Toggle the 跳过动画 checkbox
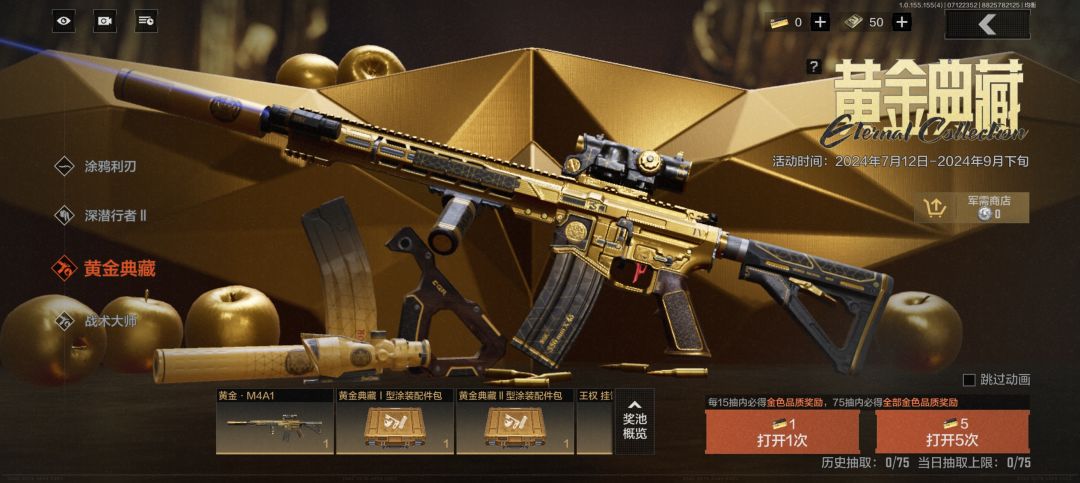Viewport: 1080px width, 483px height. point(968,380)
